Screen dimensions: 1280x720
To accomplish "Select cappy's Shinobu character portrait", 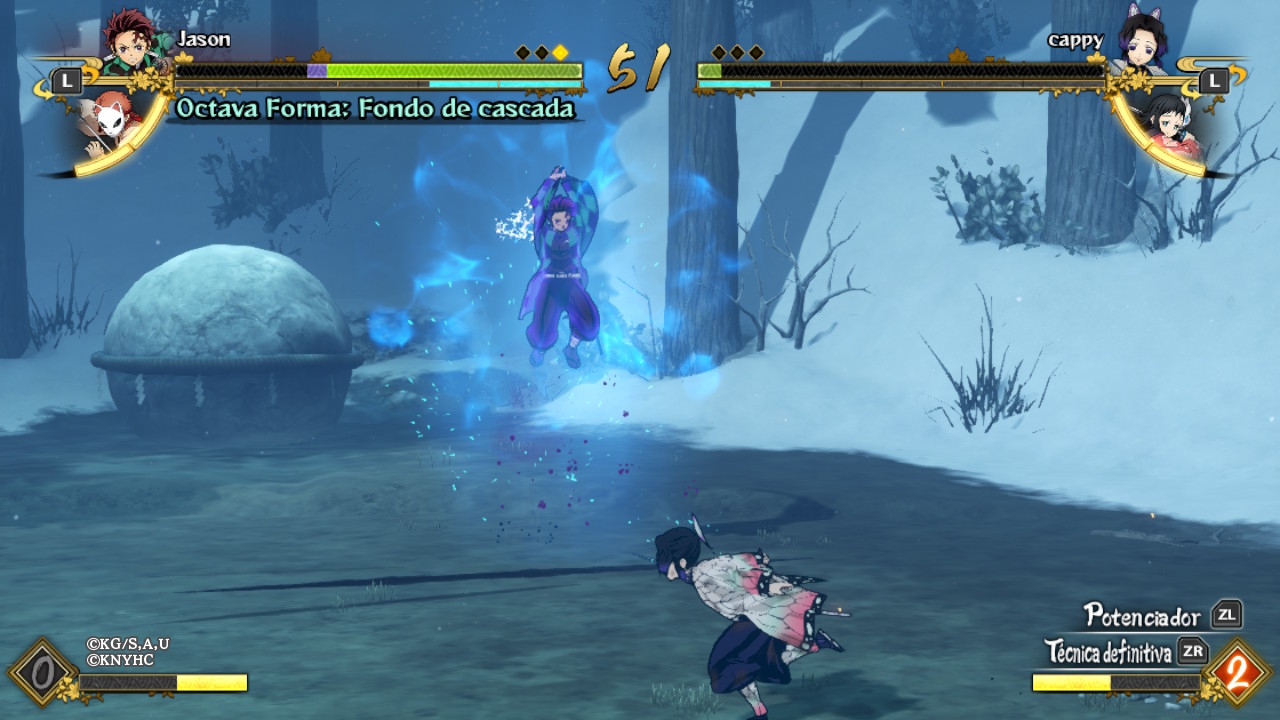I will click(x=1142, y=42).
